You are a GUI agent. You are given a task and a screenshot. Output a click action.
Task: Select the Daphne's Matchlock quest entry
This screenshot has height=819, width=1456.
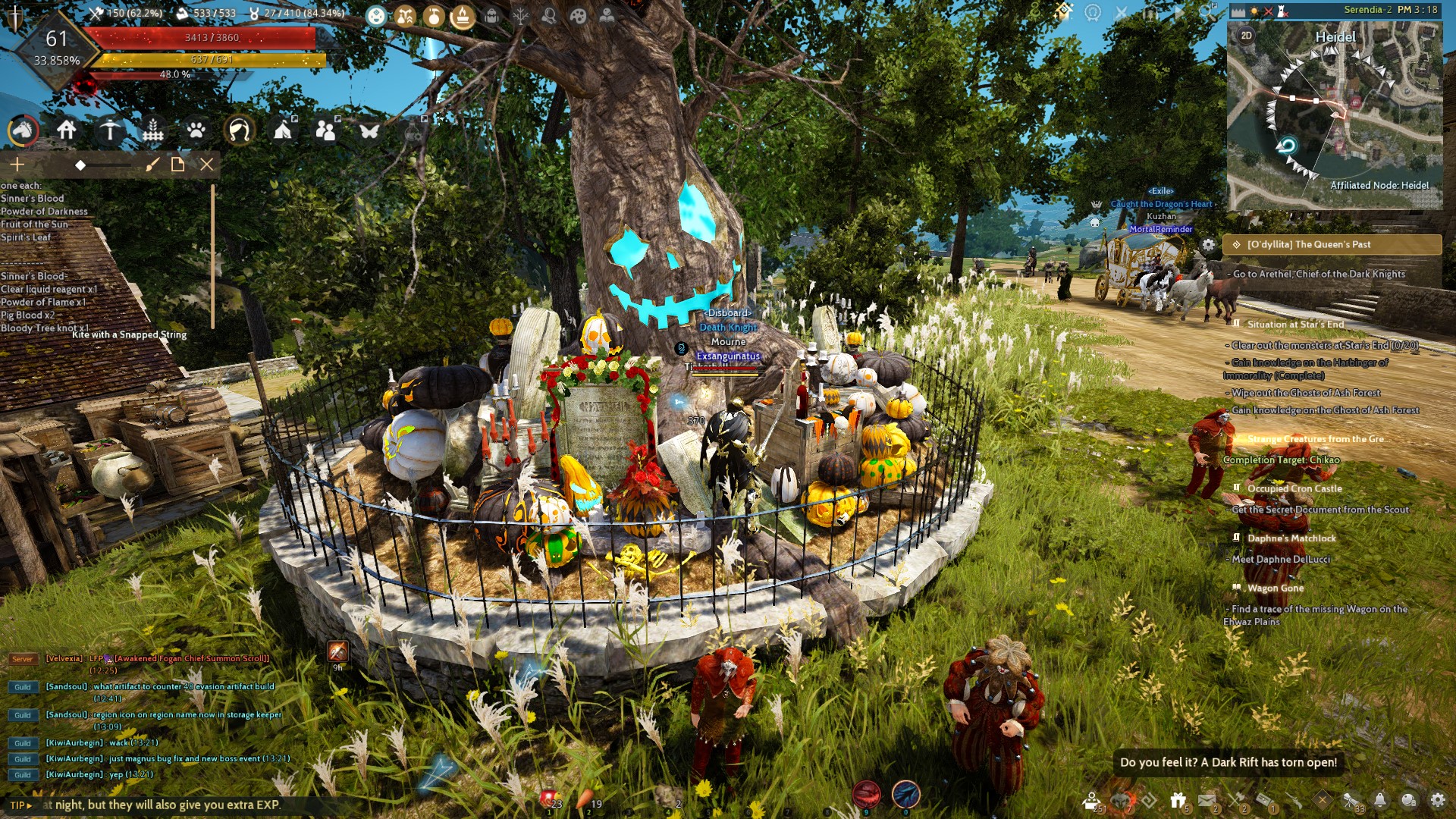[1291, 538]
